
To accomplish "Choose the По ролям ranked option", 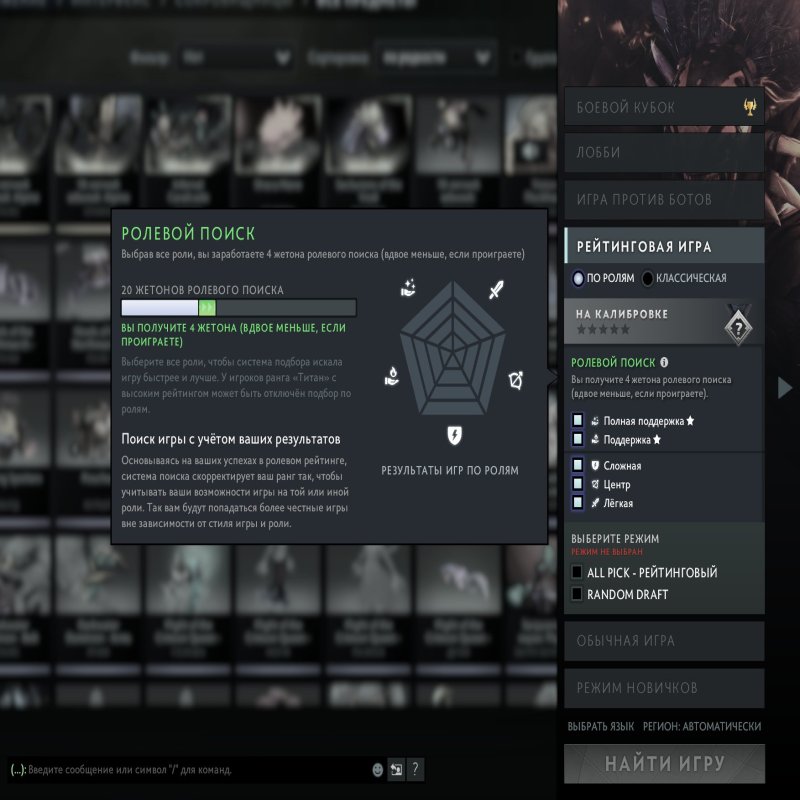I will (579, 278).
